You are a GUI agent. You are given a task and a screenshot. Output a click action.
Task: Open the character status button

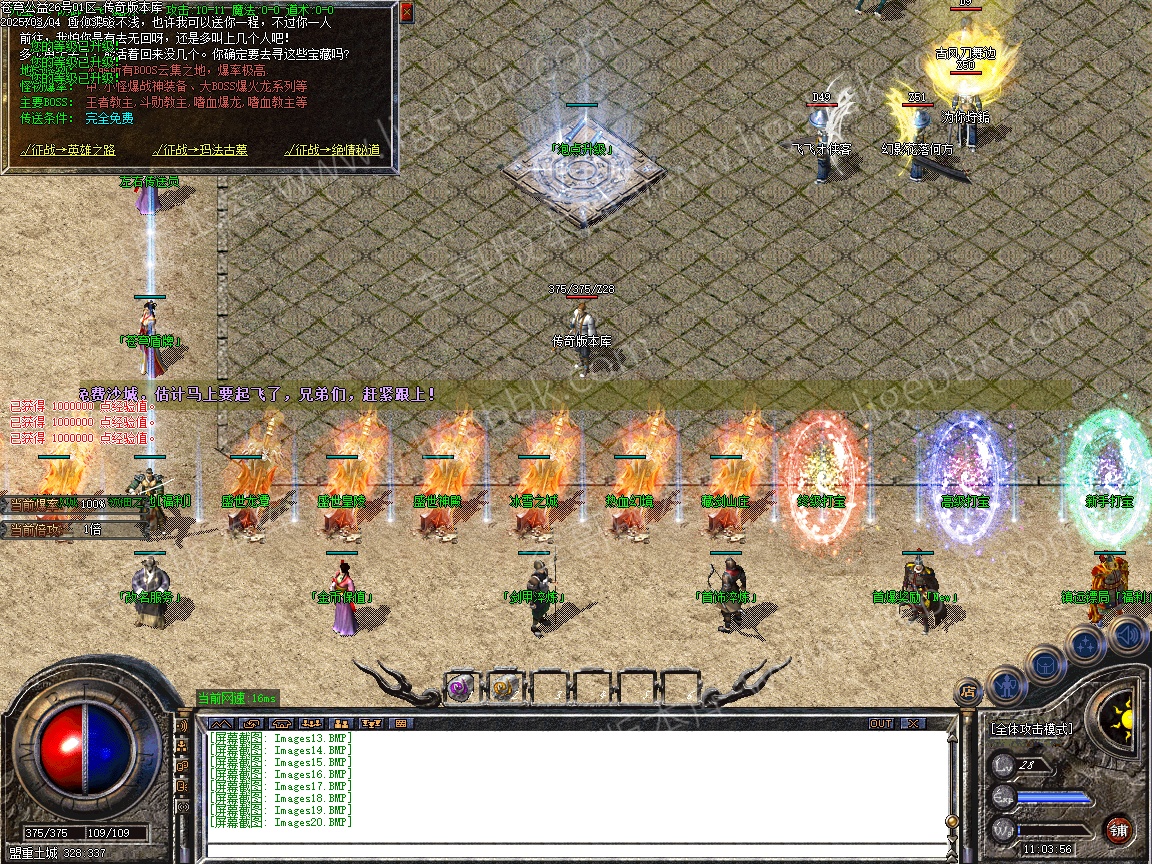(1006, 683)
